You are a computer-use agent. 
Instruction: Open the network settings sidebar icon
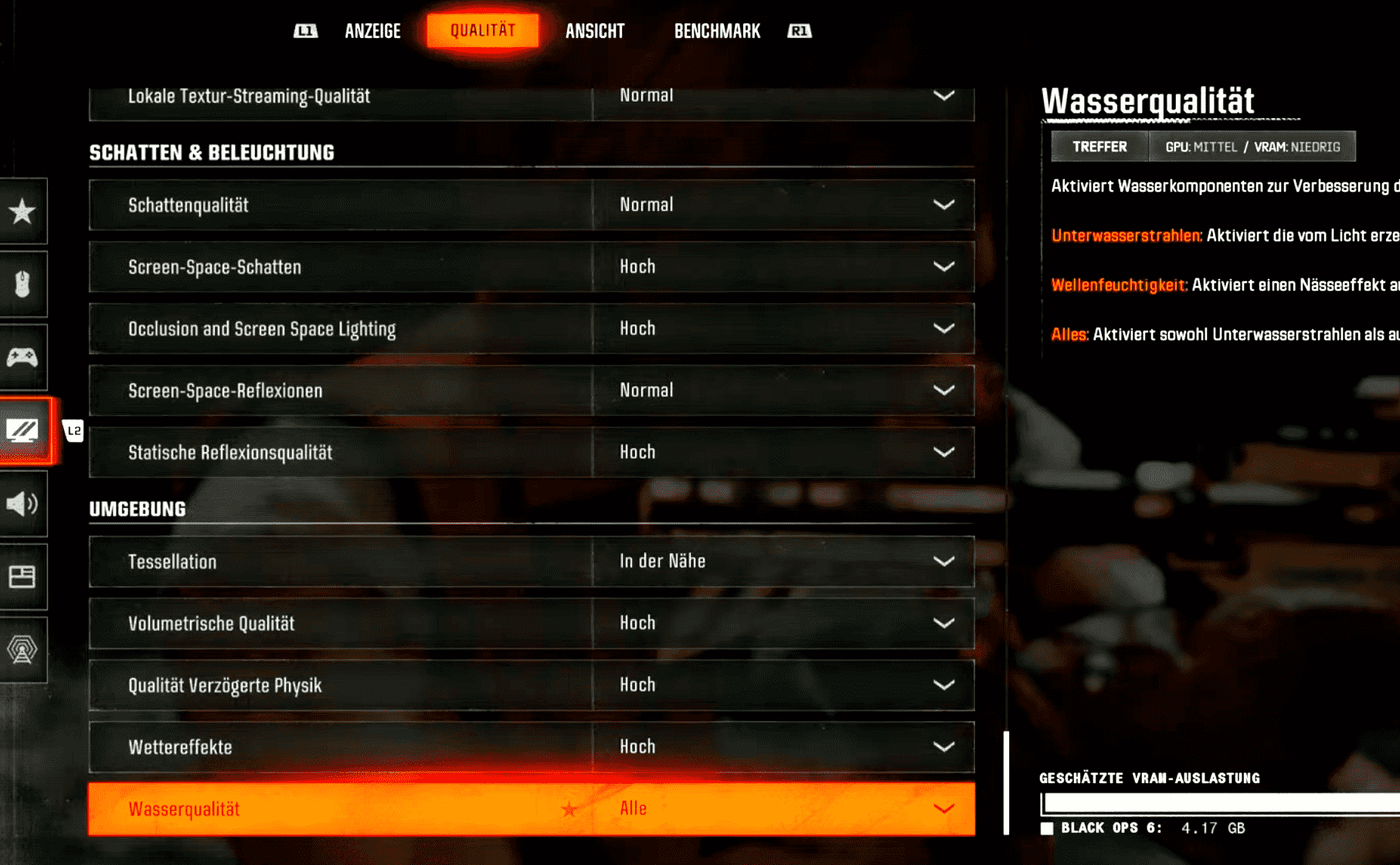tap(22, 650)
